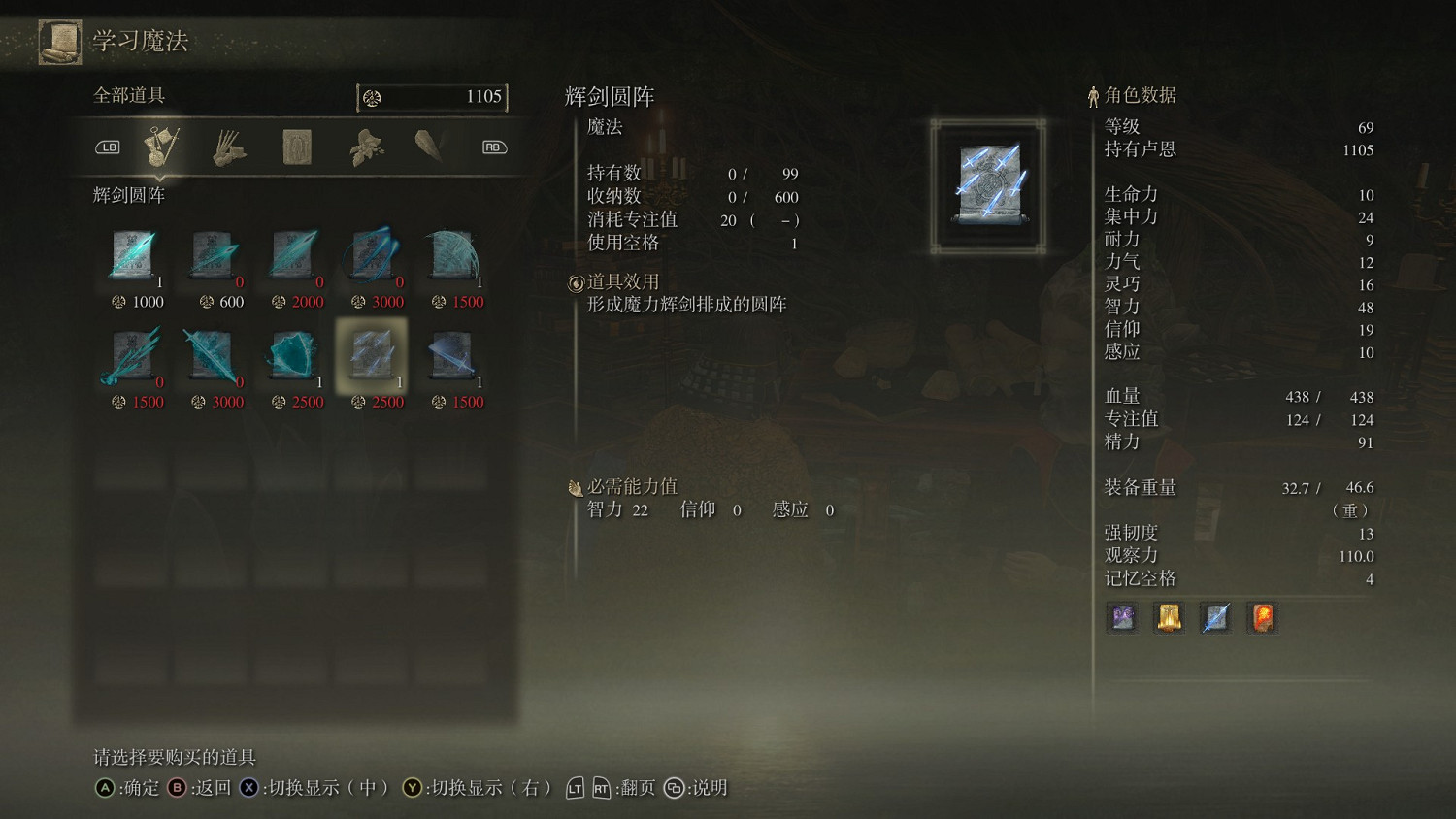Select the plants materials category icon
Image resolution: width=1456 pixels, height=819 pixels.
point(364,146)
